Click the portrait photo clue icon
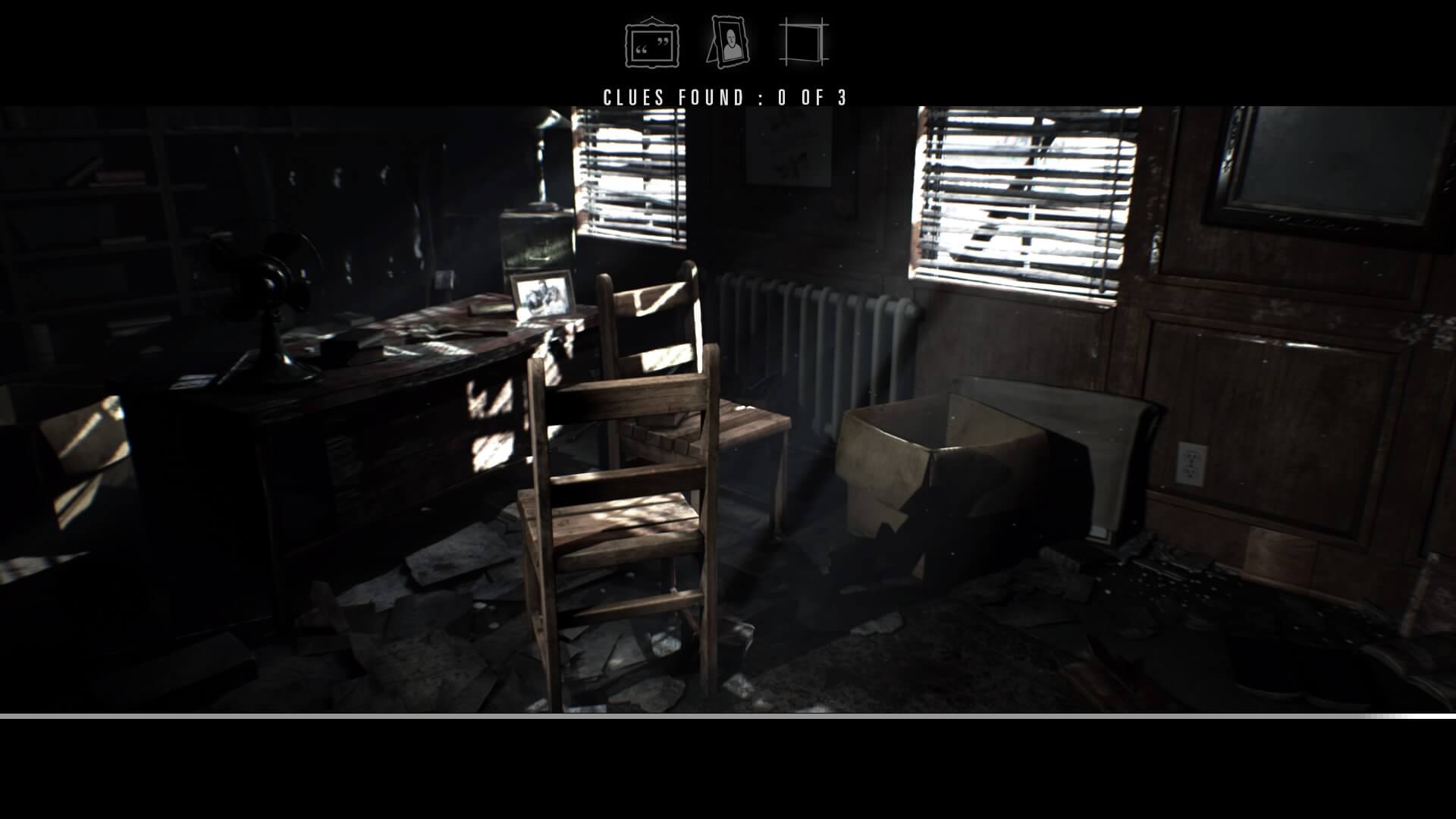The width and height of the screenshot is (1456, 819). point(728,42)
